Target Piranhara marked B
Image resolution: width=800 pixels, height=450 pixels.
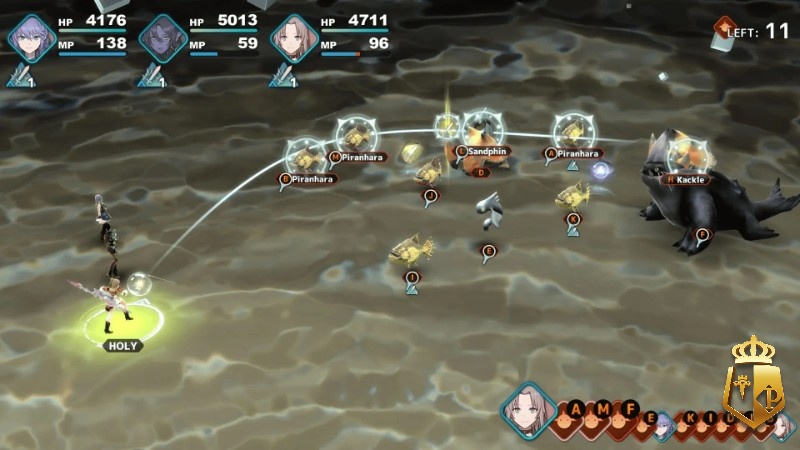click(286, 179)
